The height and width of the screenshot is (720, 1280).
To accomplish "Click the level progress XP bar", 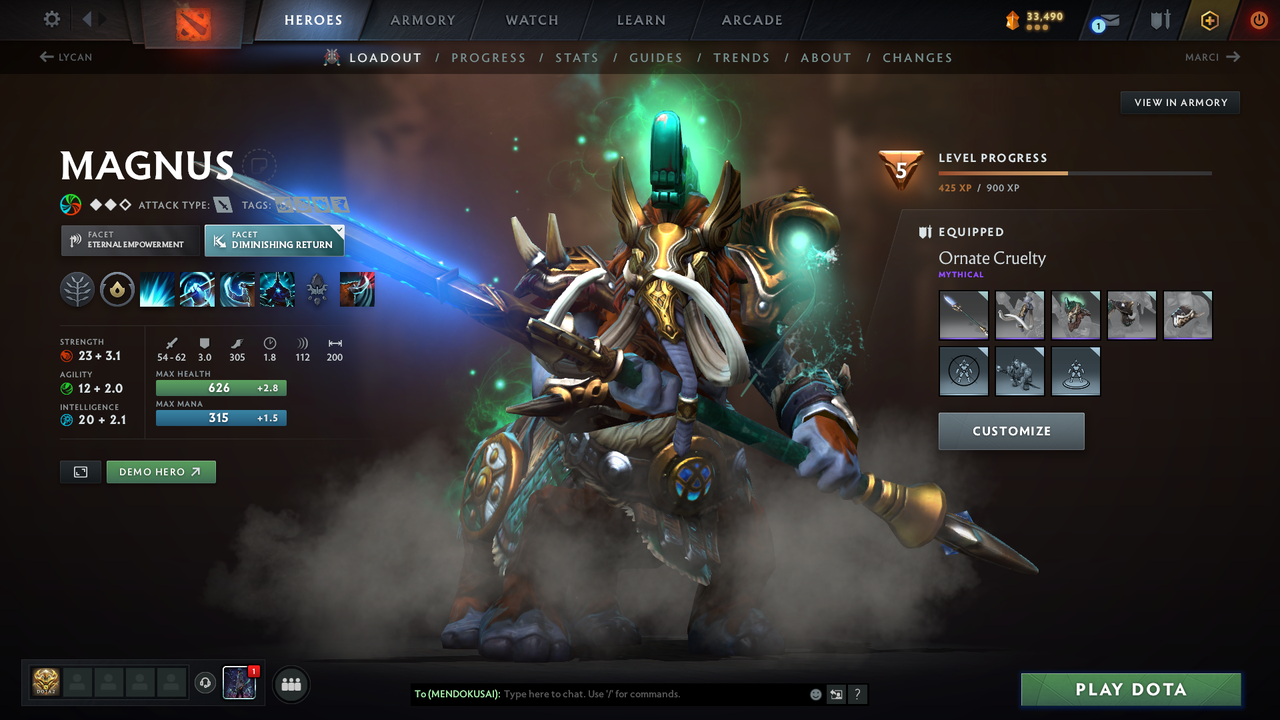I will 1075,172.
